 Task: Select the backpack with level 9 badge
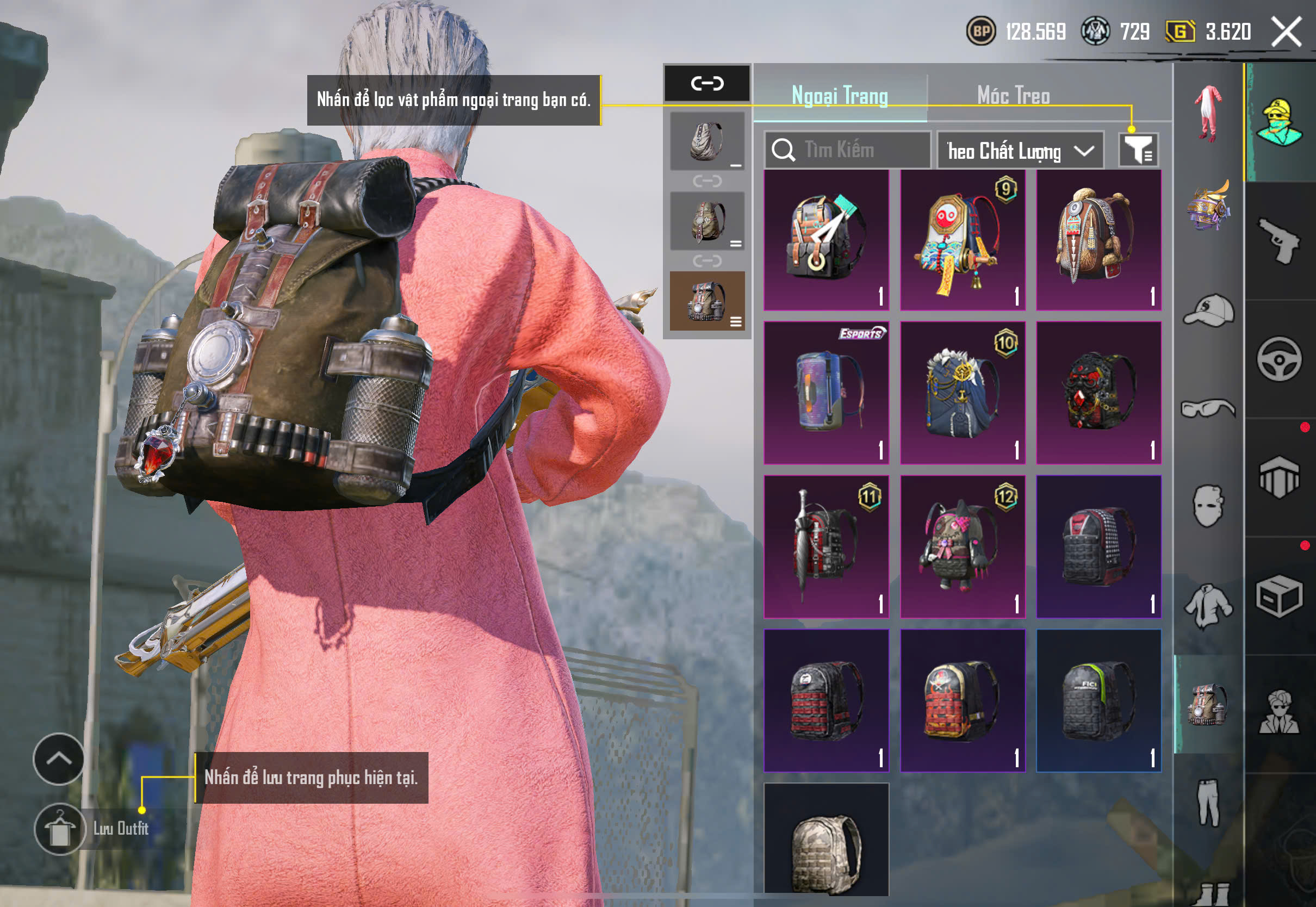[963, 240]
